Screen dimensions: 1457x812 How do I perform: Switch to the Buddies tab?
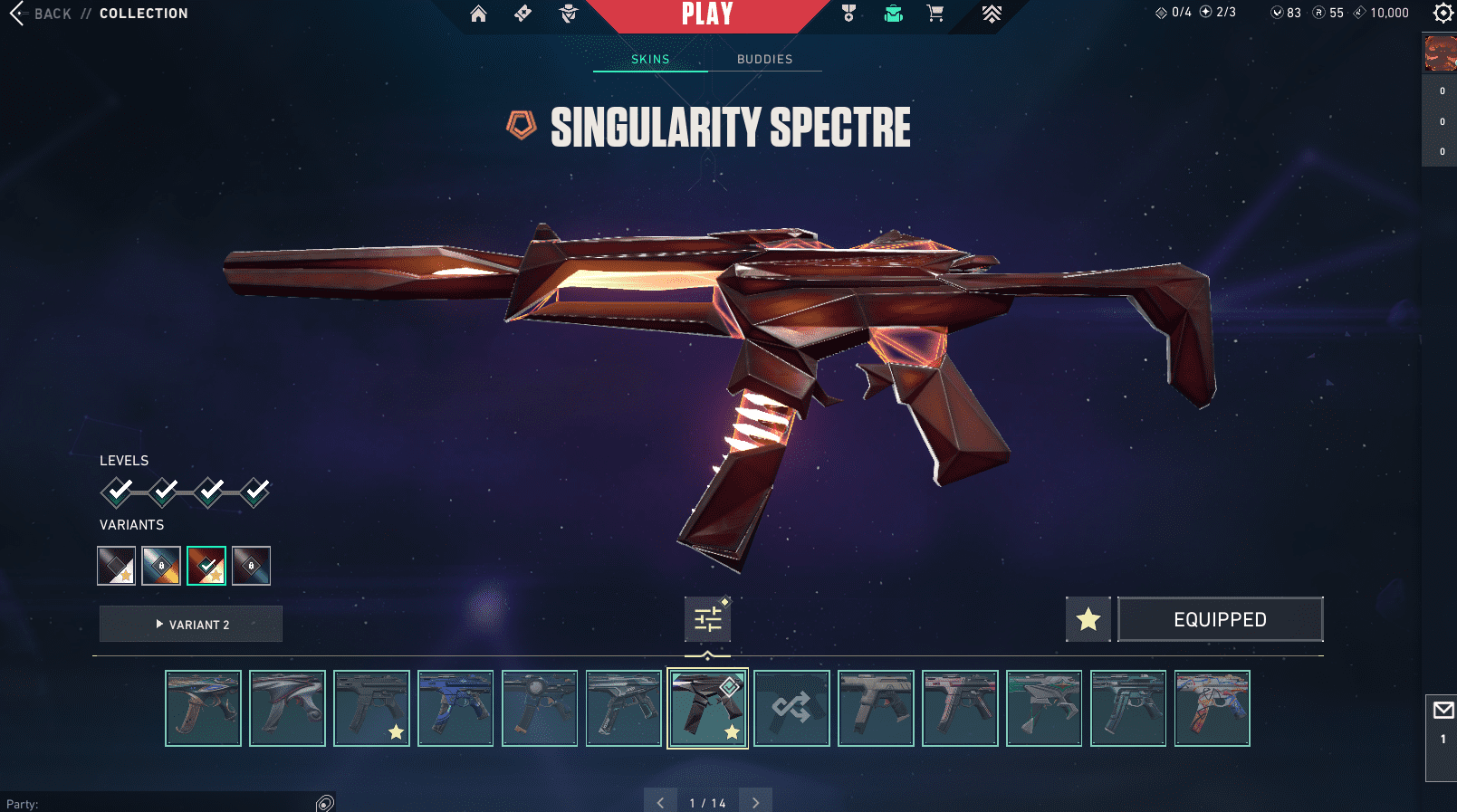point(764,59)
